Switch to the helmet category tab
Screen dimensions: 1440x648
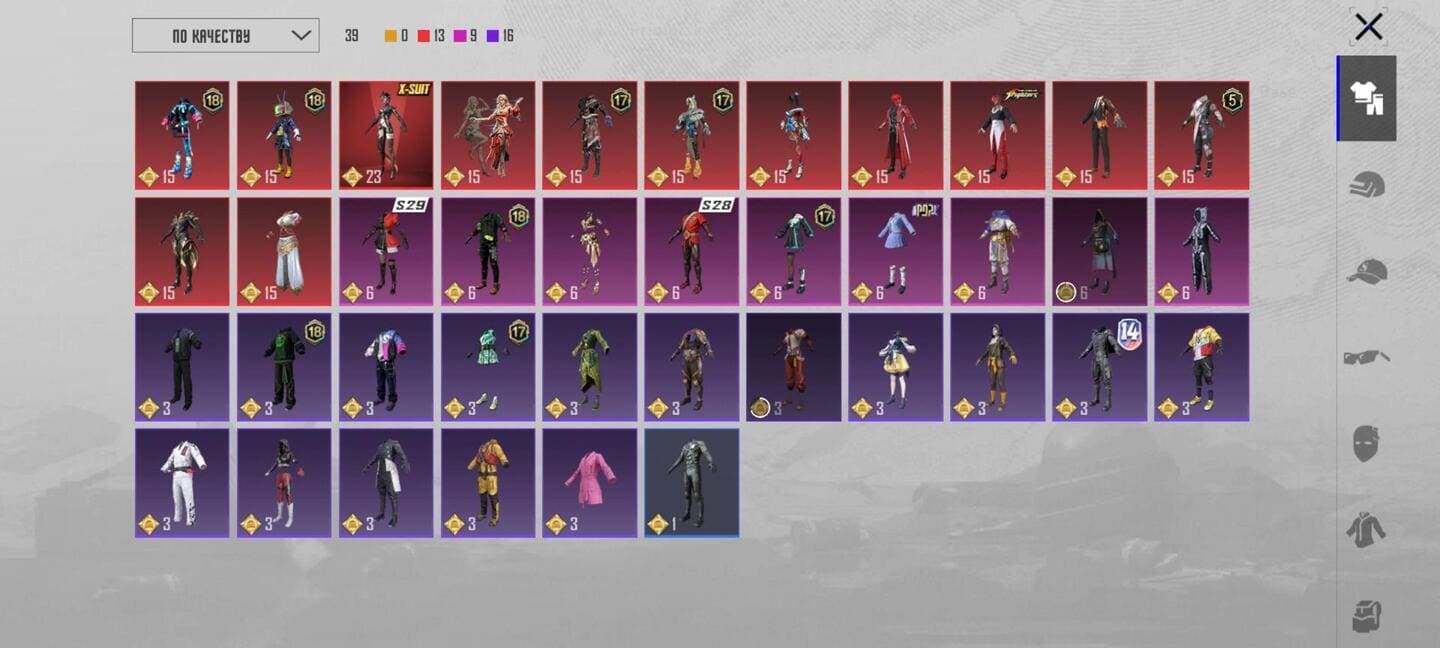pyautogui.click(x=1366, y=185)
